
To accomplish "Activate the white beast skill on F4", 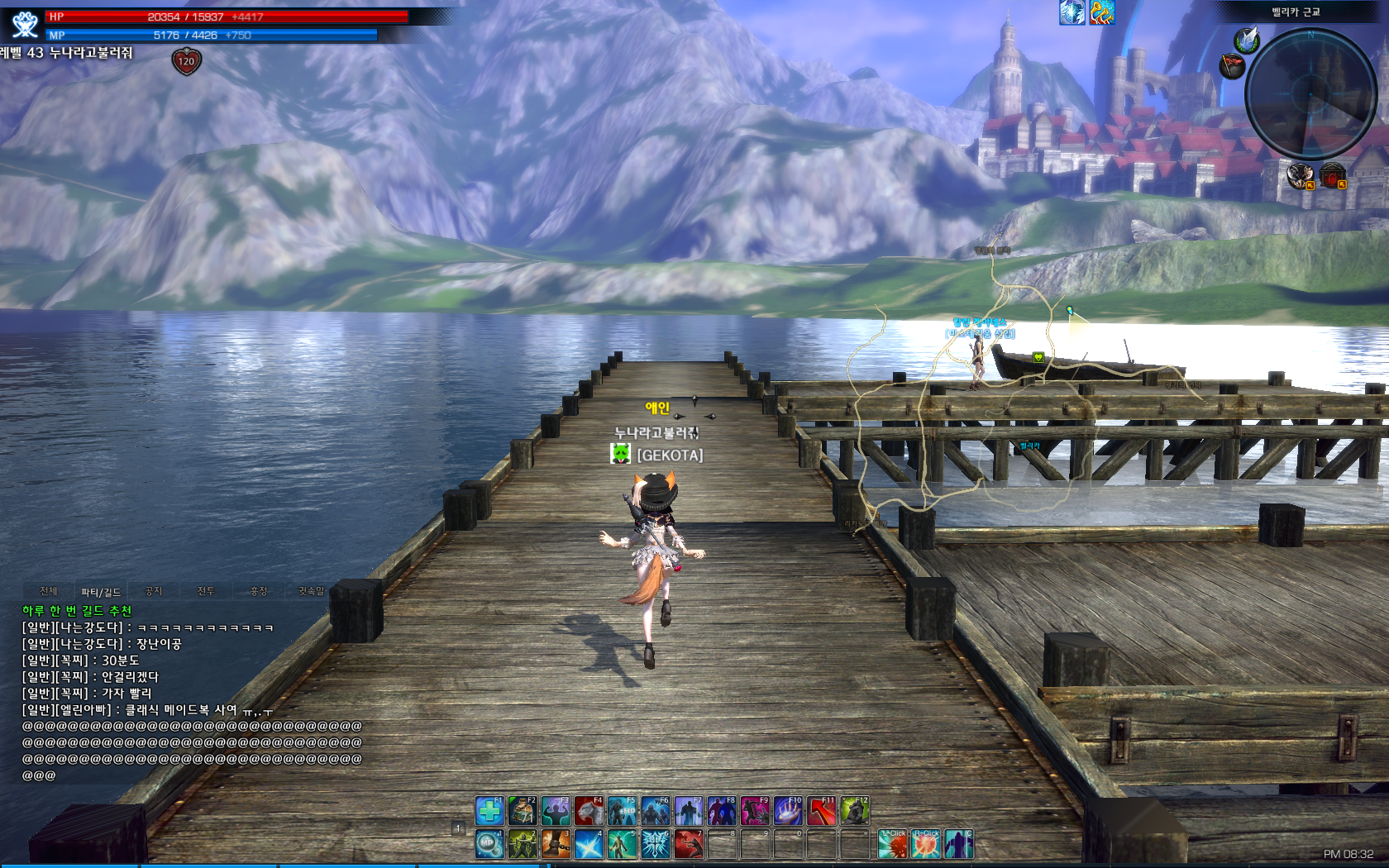I will tap(589, 811).
